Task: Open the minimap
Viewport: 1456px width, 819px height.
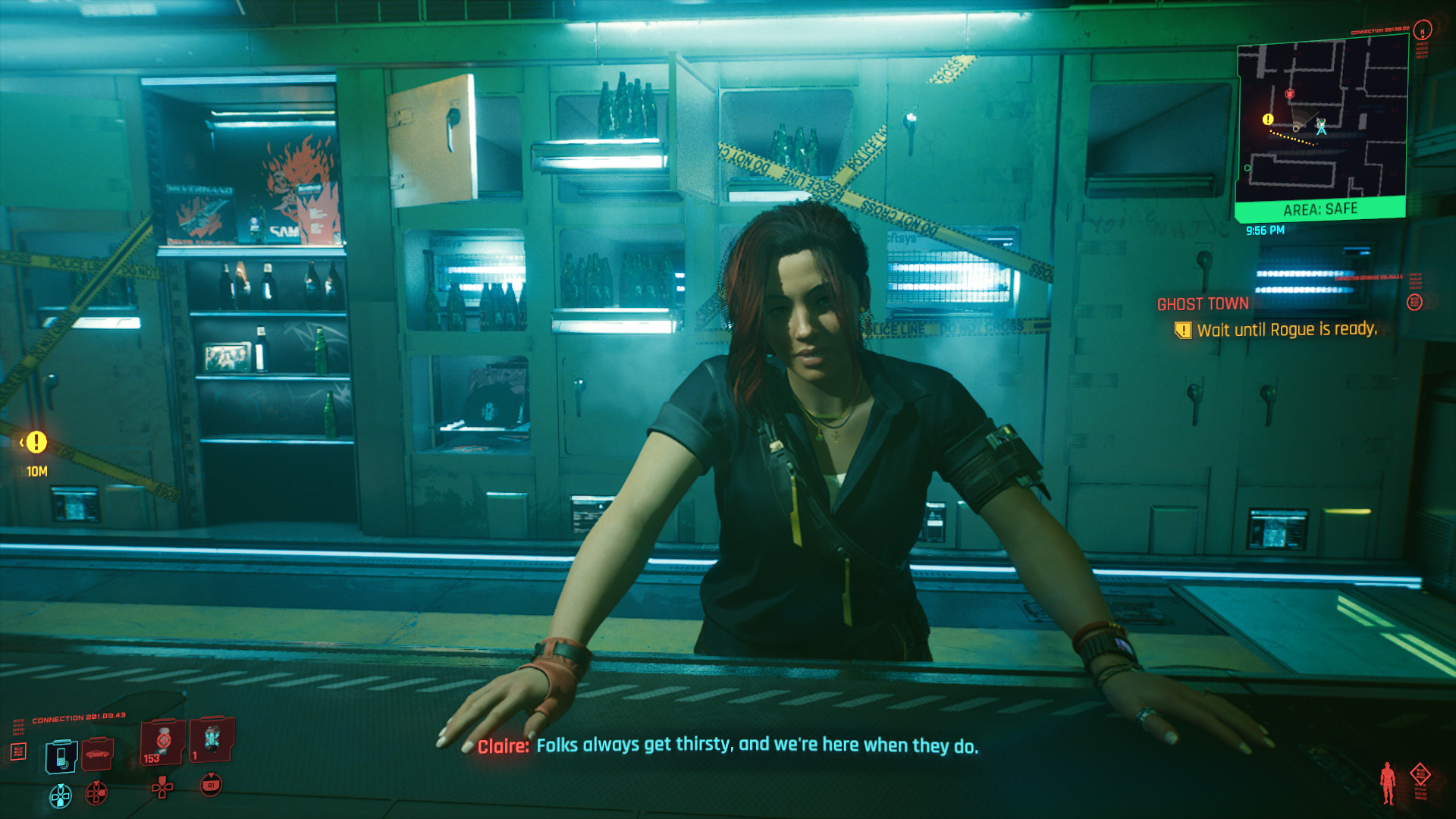Action: pos(1322,121)
